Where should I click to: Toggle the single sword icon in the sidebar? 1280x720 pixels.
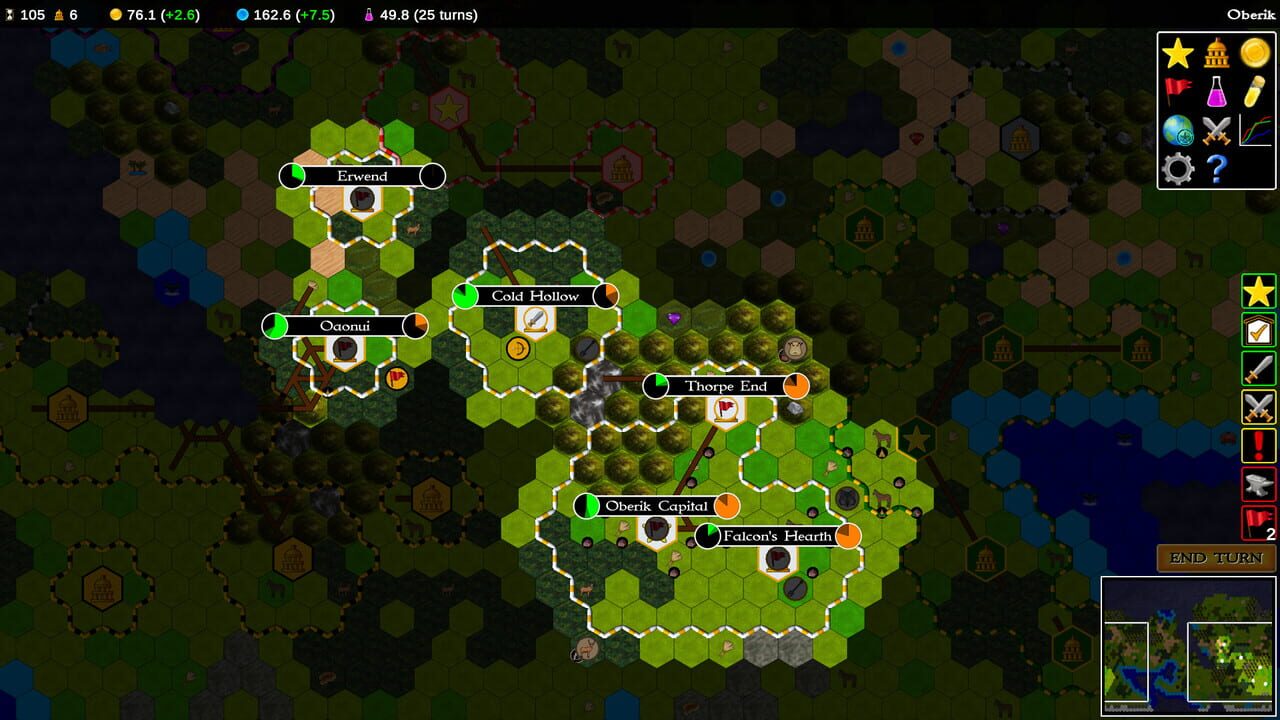[1258, 370]
